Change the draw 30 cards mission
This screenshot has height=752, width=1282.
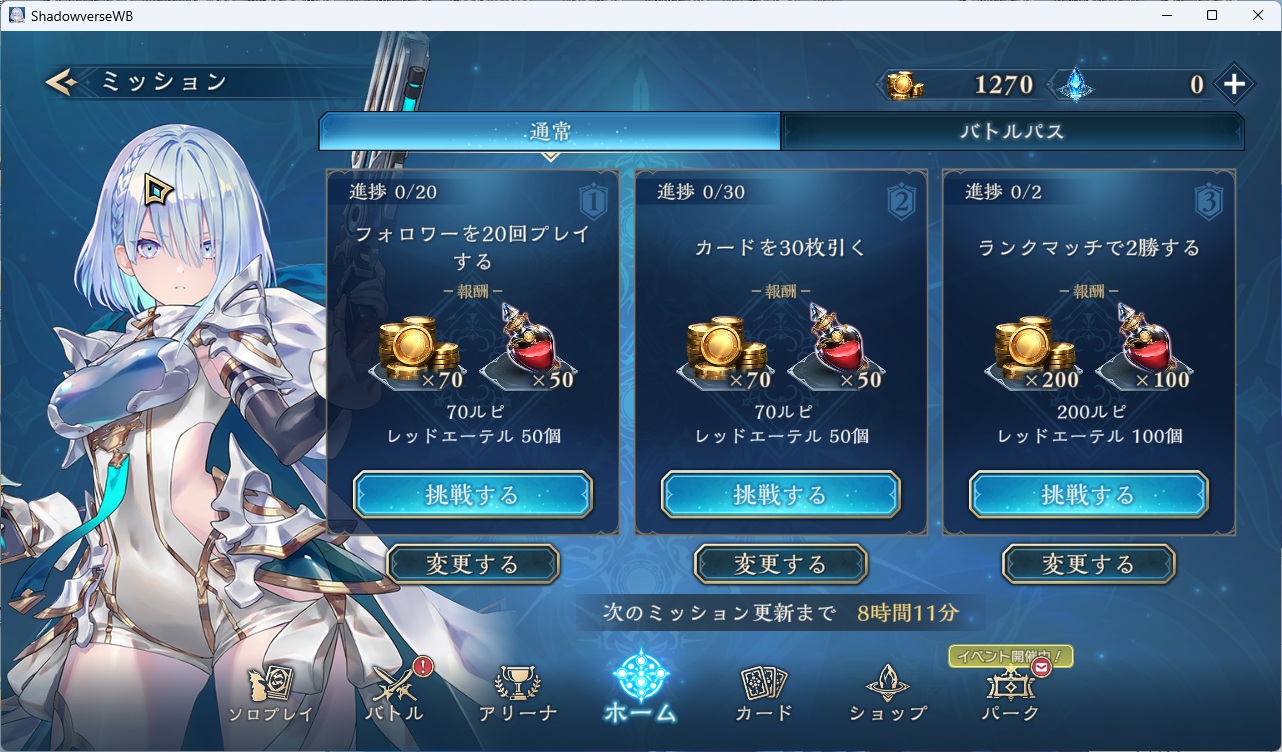tap(780, 564)
